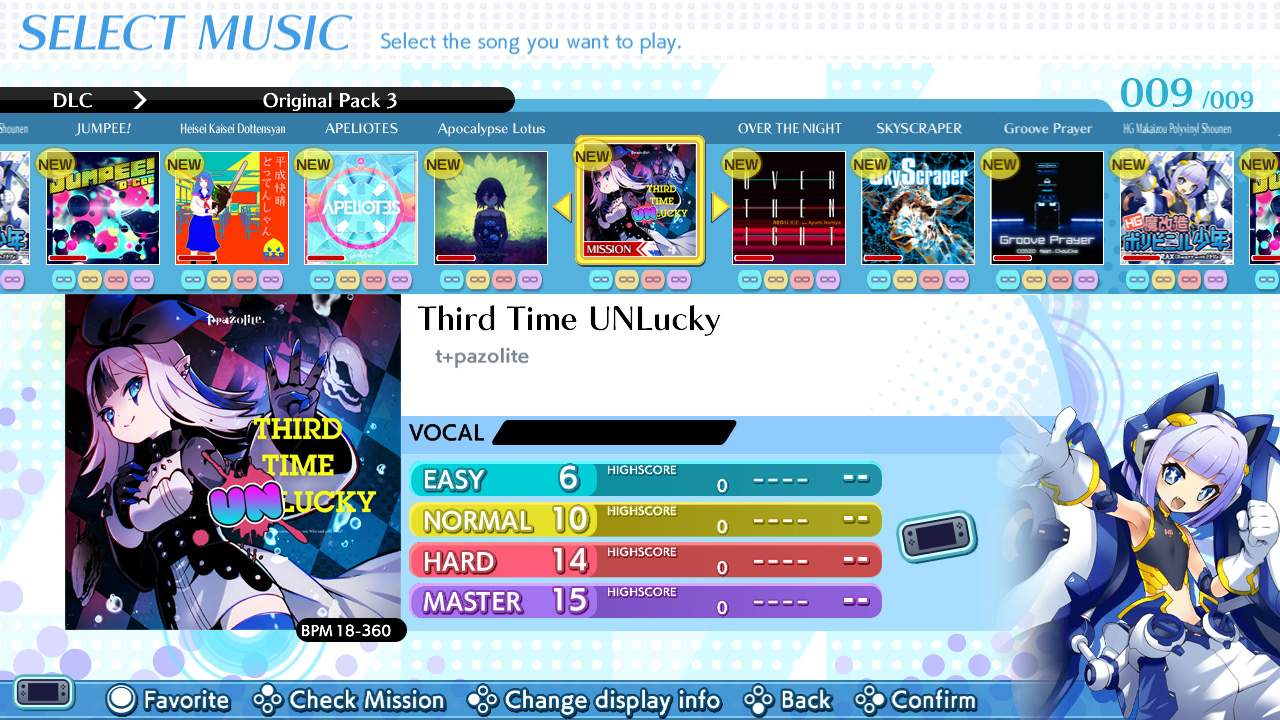This screenshot has height=720, width=1280.
Task: Click the Favorite circle button icon
Action: (x=120, y=700)
